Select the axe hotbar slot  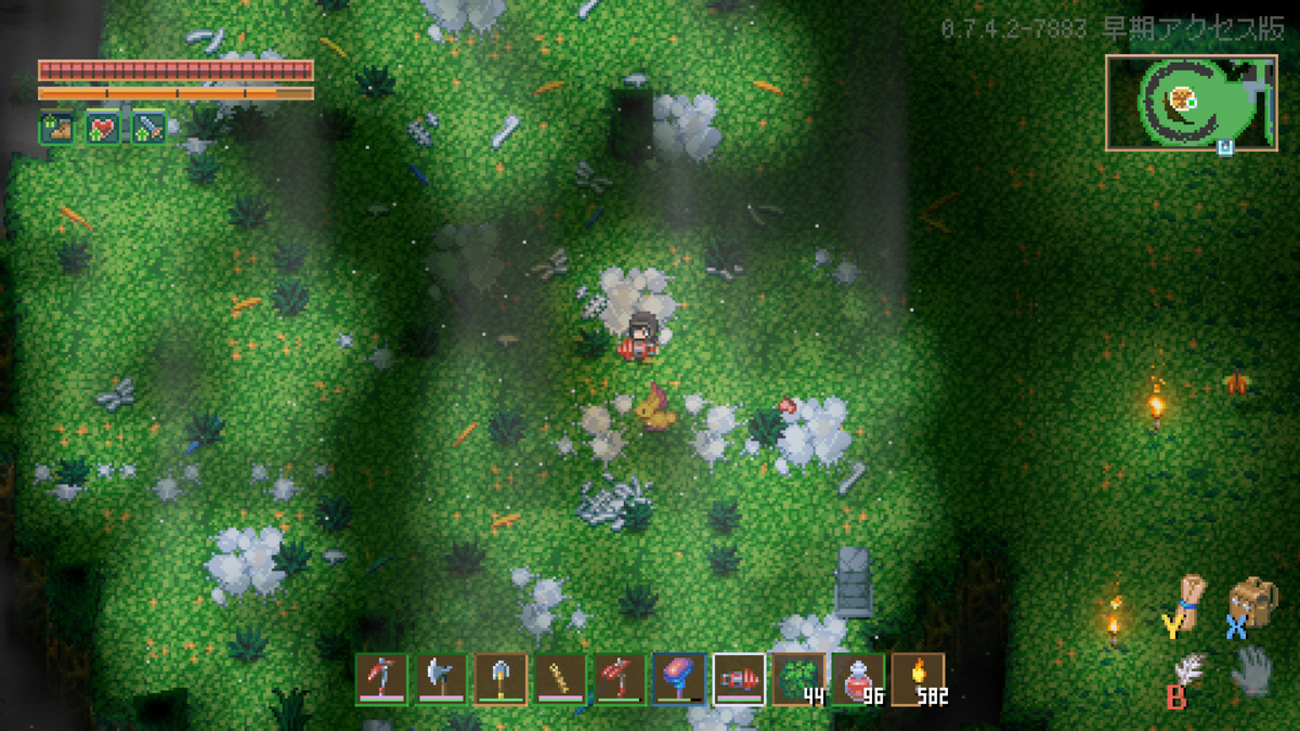coord(441,679)
